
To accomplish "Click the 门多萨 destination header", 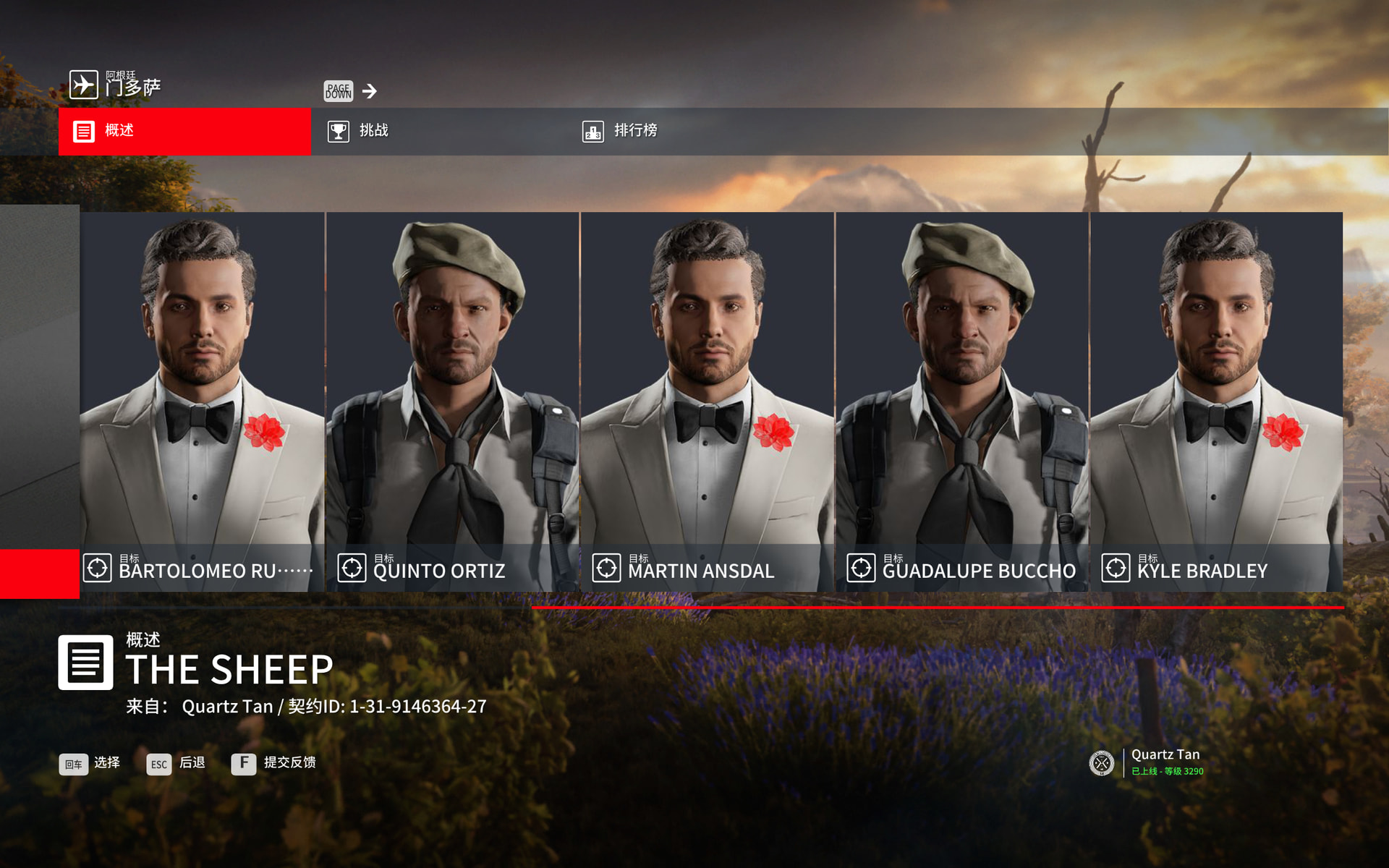I will (116, 85).
